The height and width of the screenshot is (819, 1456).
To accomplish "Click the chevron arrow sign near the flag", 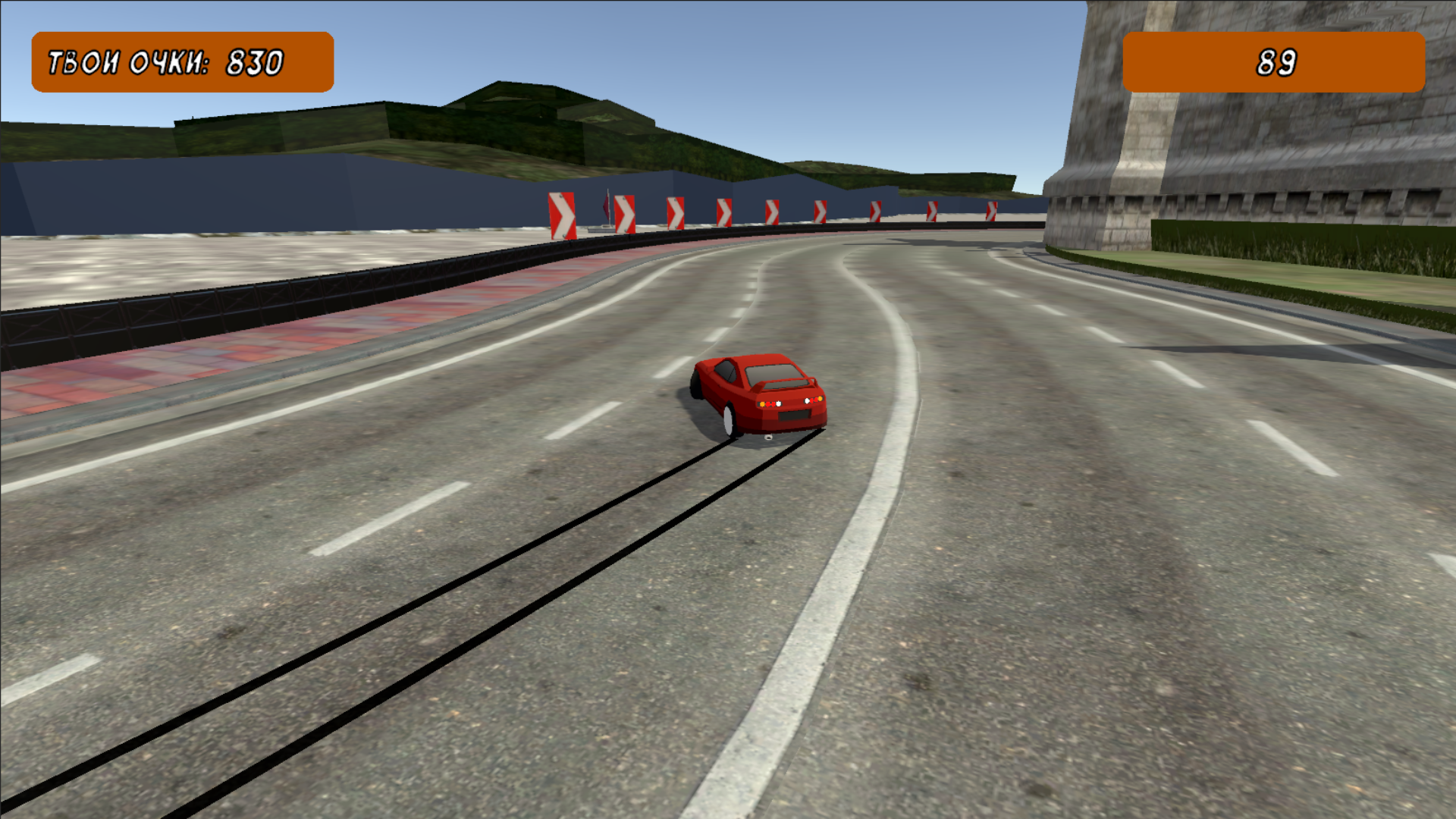I will 623,212.
